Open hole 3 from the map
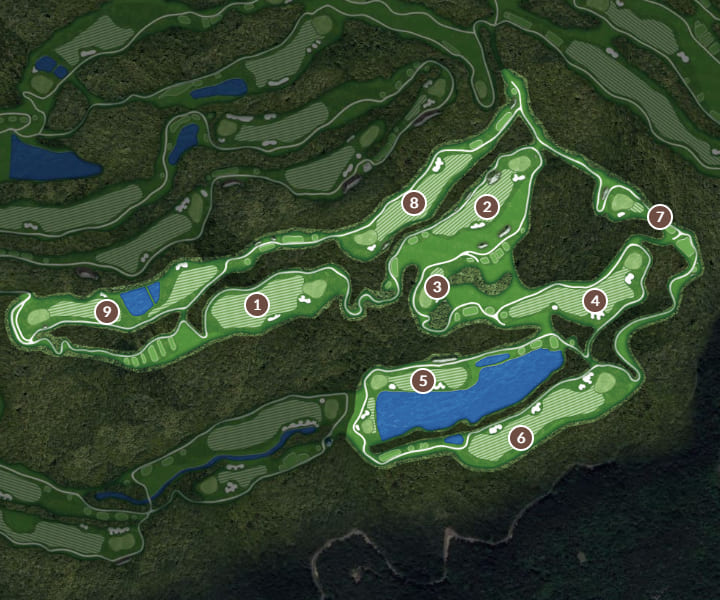The height and width of the screenshot is (600, 720). coord(436,288)
